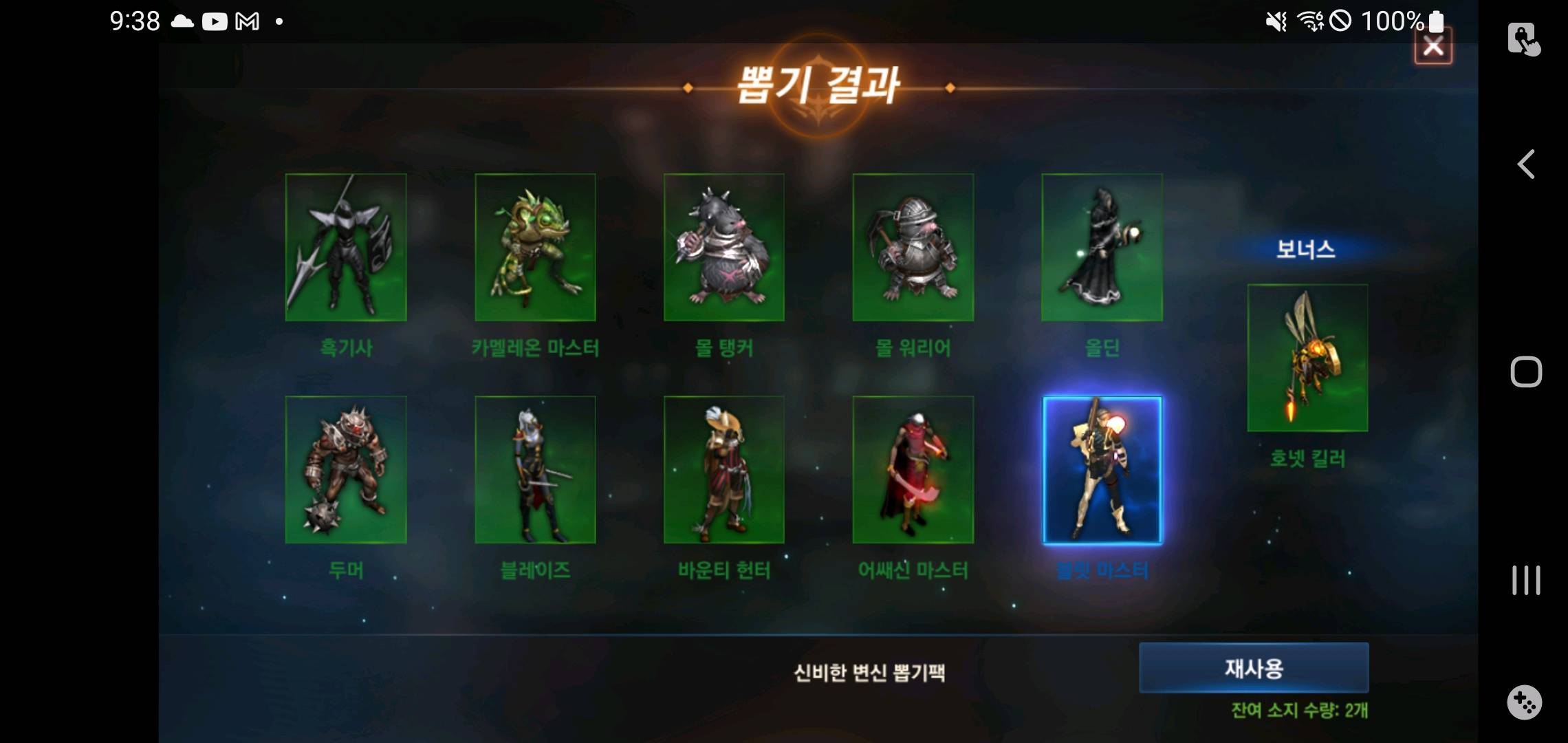This screenshot has height=743, width=1568.
Task: Open the recent apps view
Action: (x=1527, y=580)
